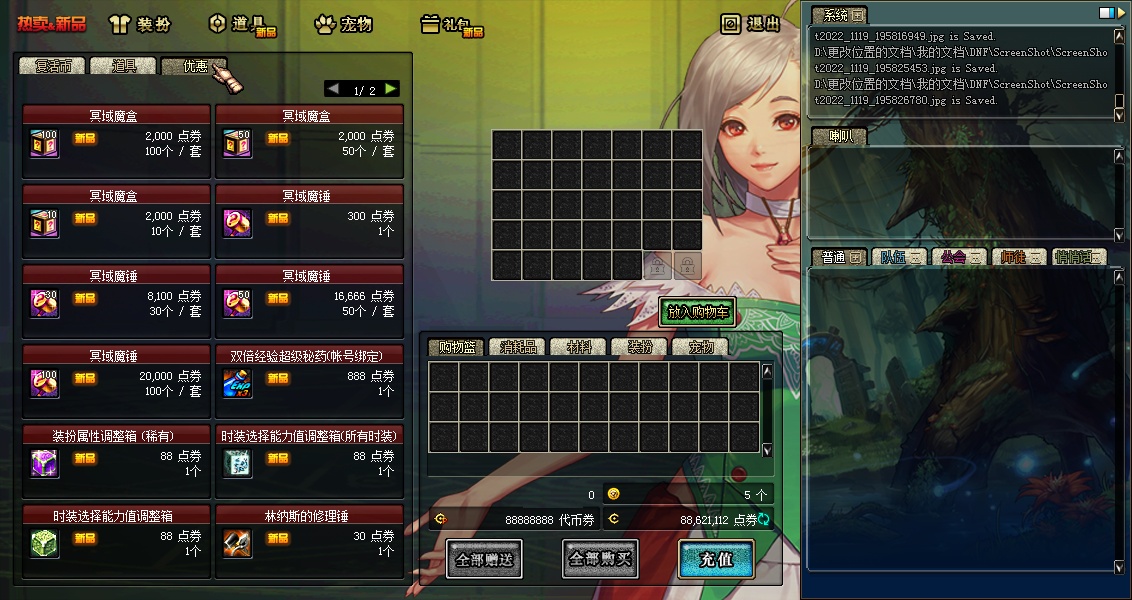The image size is (1132, 600).
Task: Exit the shop with 退出
Action: point(751,24)
